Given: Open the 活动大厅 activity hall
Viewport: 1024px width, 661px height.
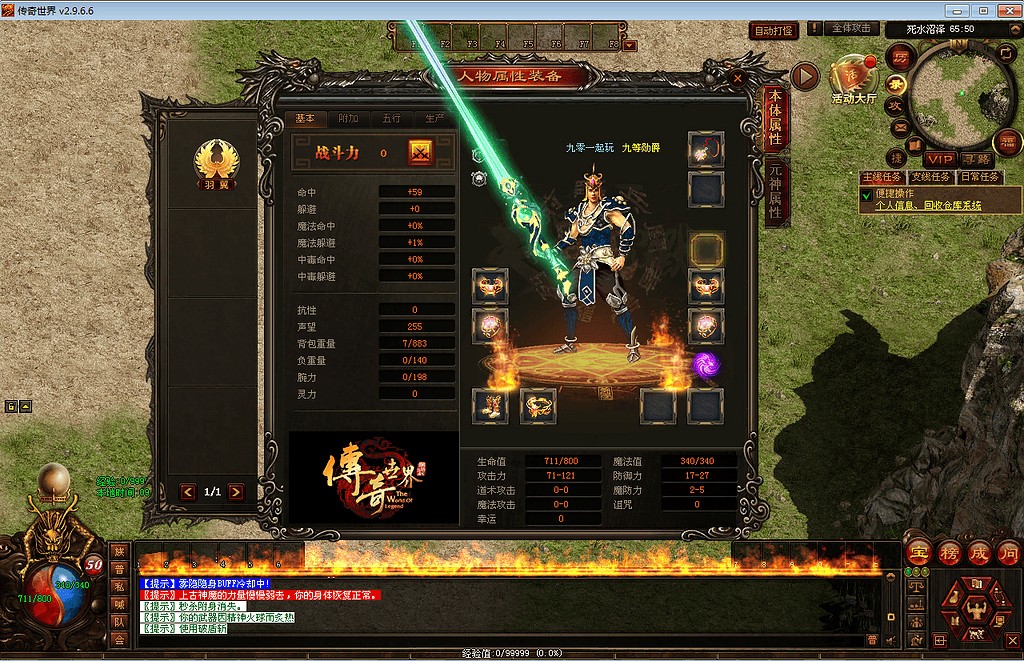Looking at the screenshot, I should (853, 78).
